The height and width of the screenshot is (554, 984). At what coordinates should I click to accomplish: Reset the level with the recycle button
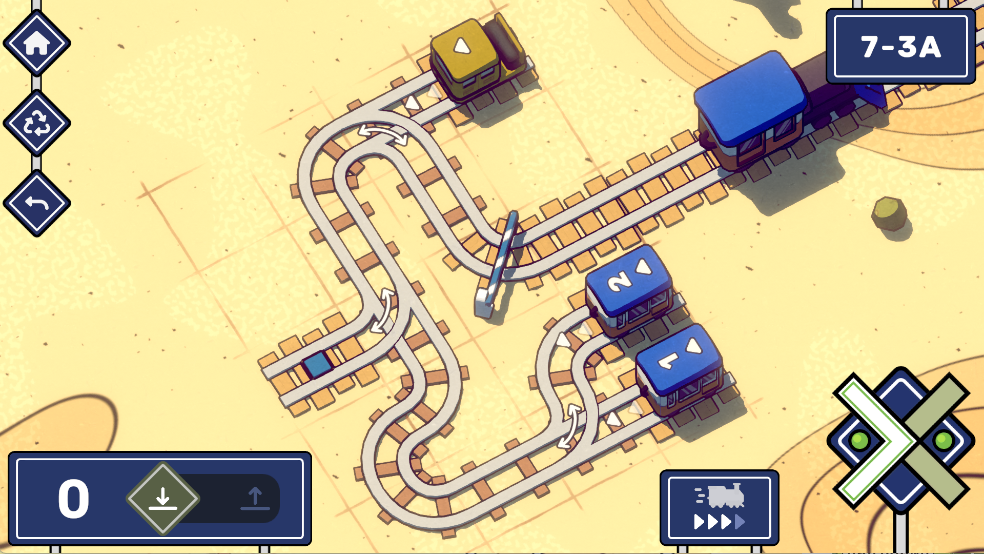coord(37,123)
